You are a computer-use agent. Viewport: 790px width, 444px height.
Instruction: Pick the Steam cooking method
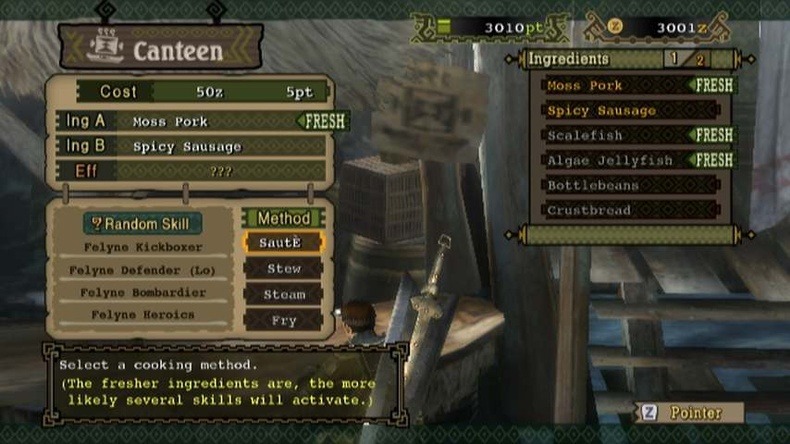tap(283, 294)
